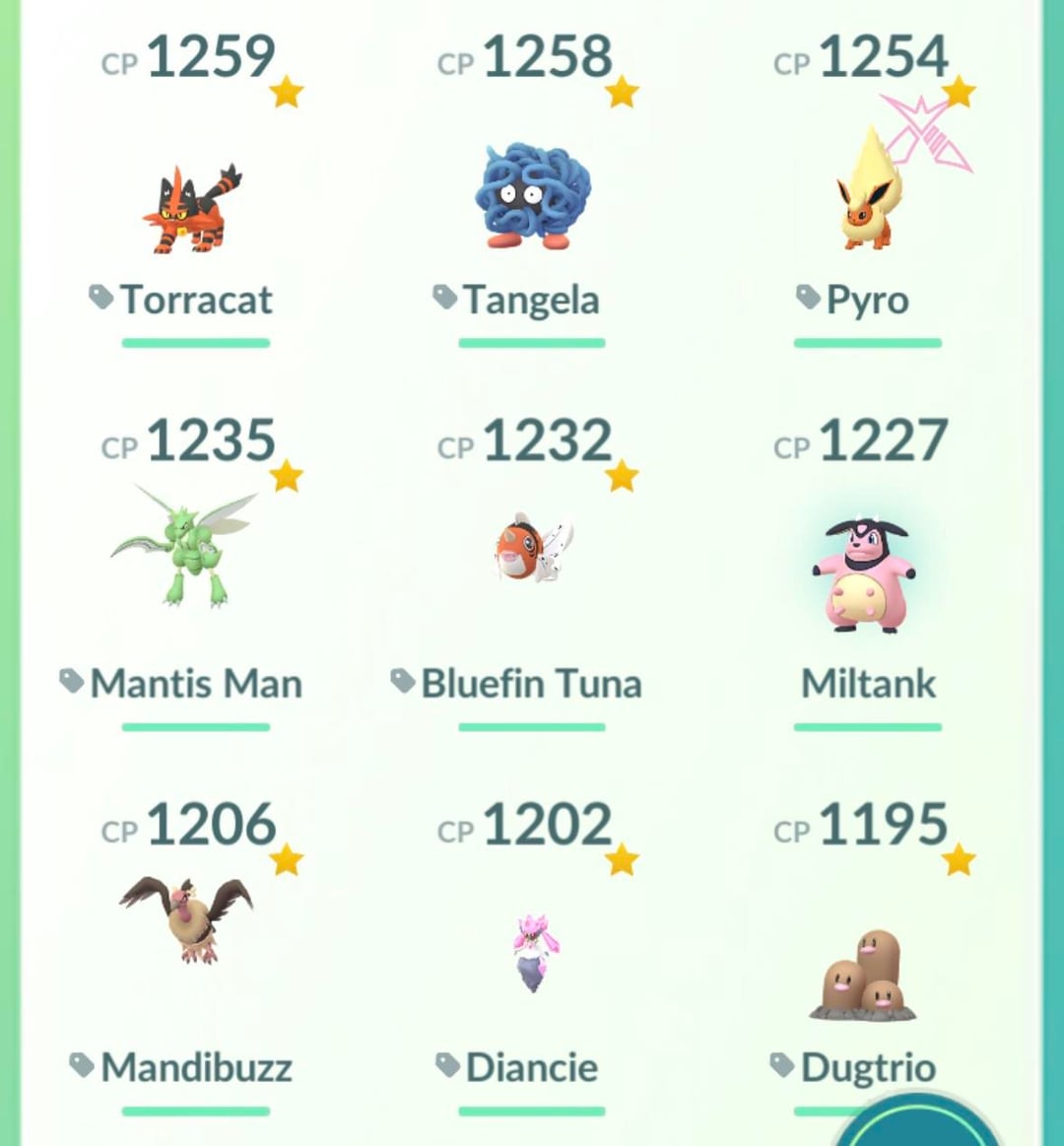Select Mandibuzz with CP 1206
The image size is (1064, 1146).
click(x=187, y=918)
